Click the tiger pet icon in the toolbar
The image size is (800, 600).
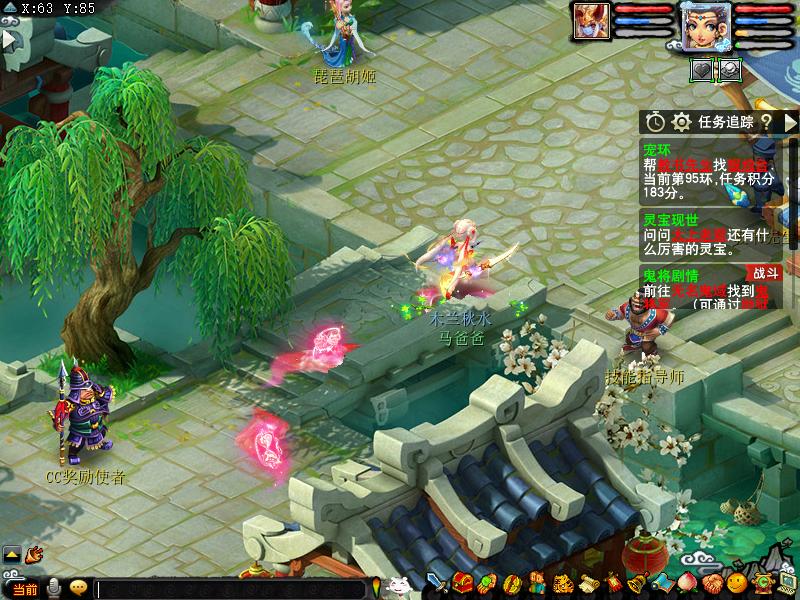563,583
